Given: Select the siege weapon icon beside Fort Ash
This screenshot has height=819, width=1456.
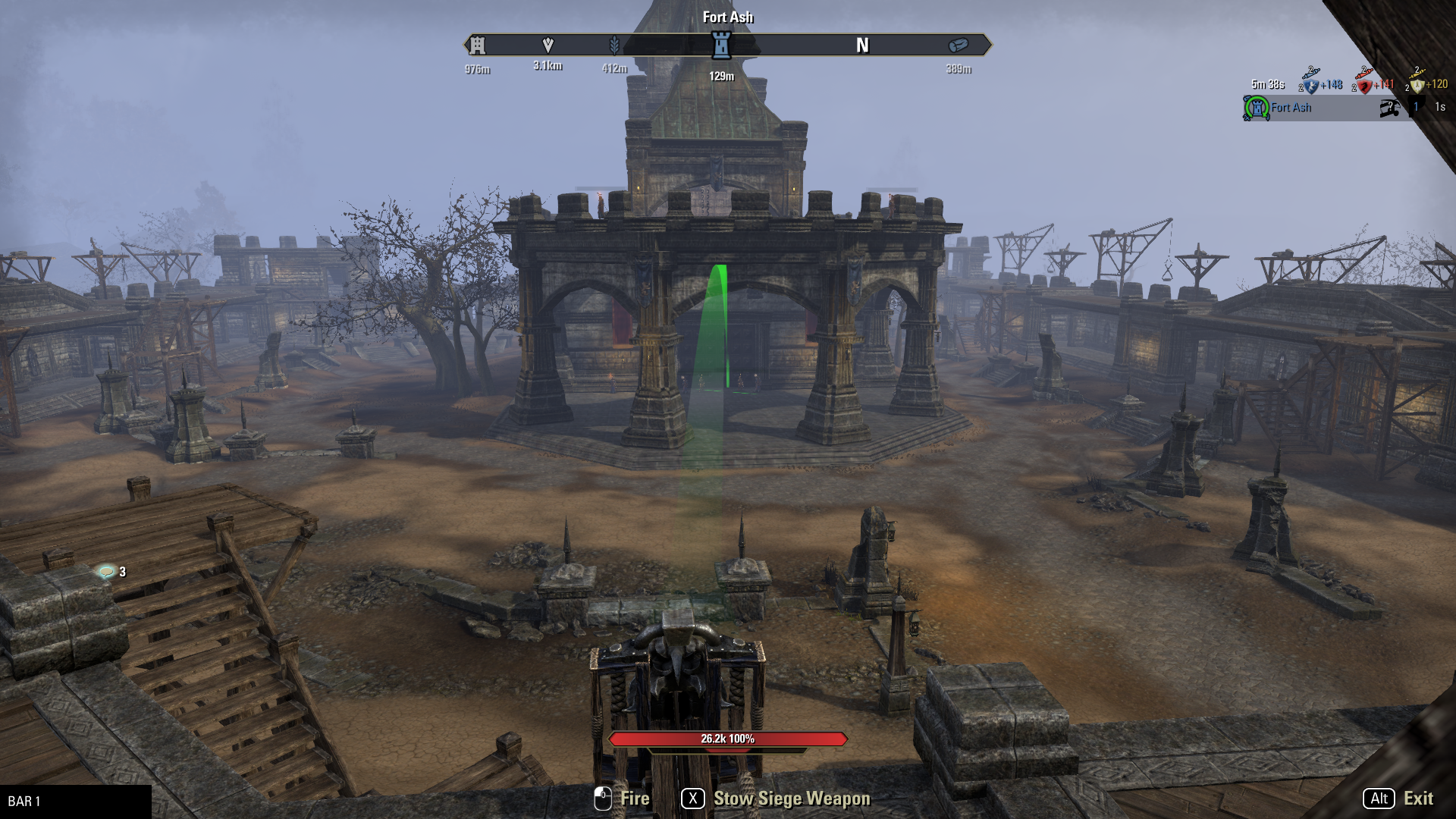Looking at the screenshot, I should [1392, 108].
